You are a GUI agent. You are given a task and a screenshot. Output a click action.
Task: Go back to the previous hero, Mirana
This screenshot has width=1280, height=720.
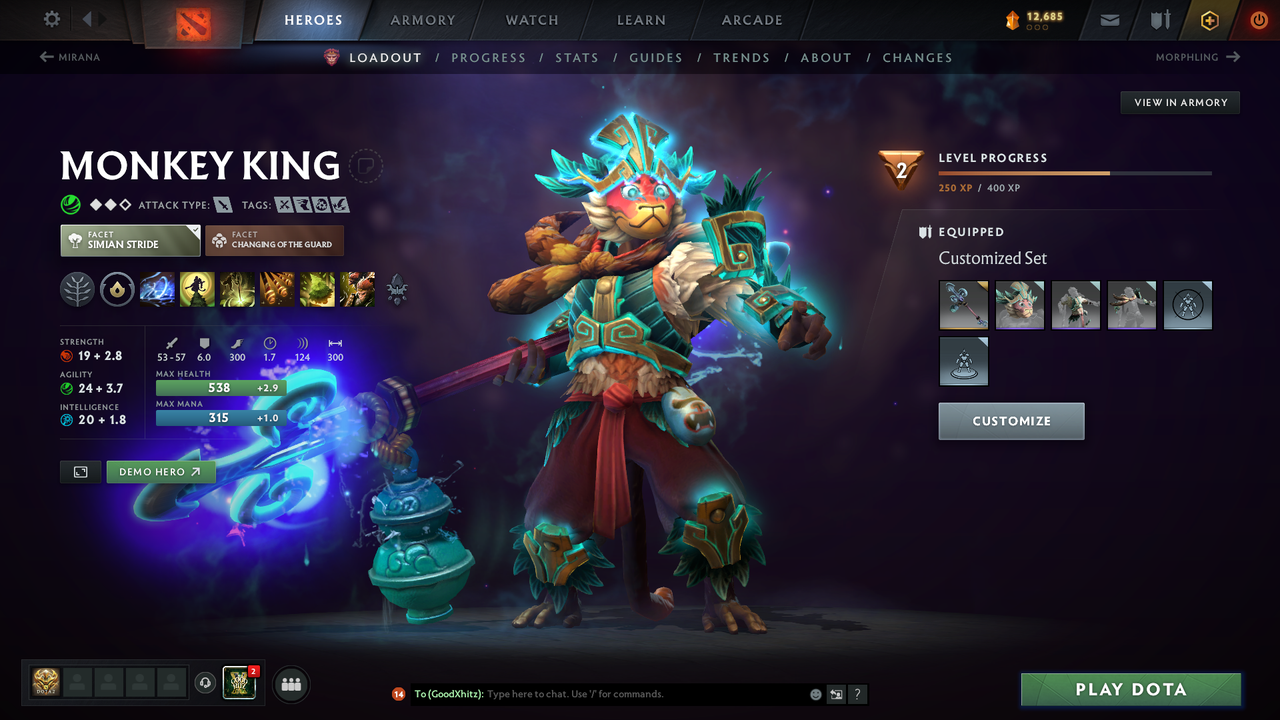[70, 57]
